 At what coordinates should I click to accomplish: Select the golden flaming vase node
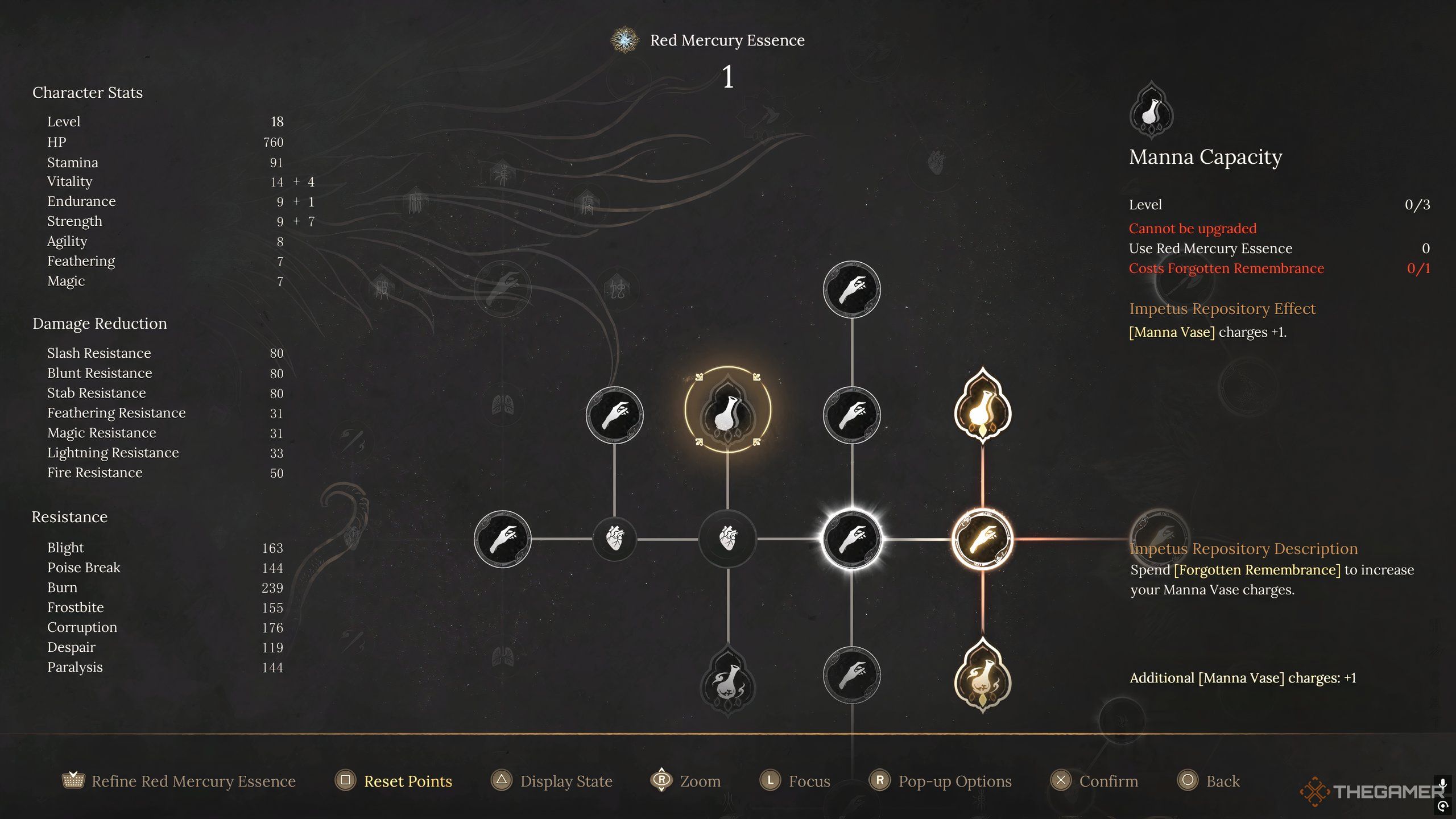[x=982, y=676]
